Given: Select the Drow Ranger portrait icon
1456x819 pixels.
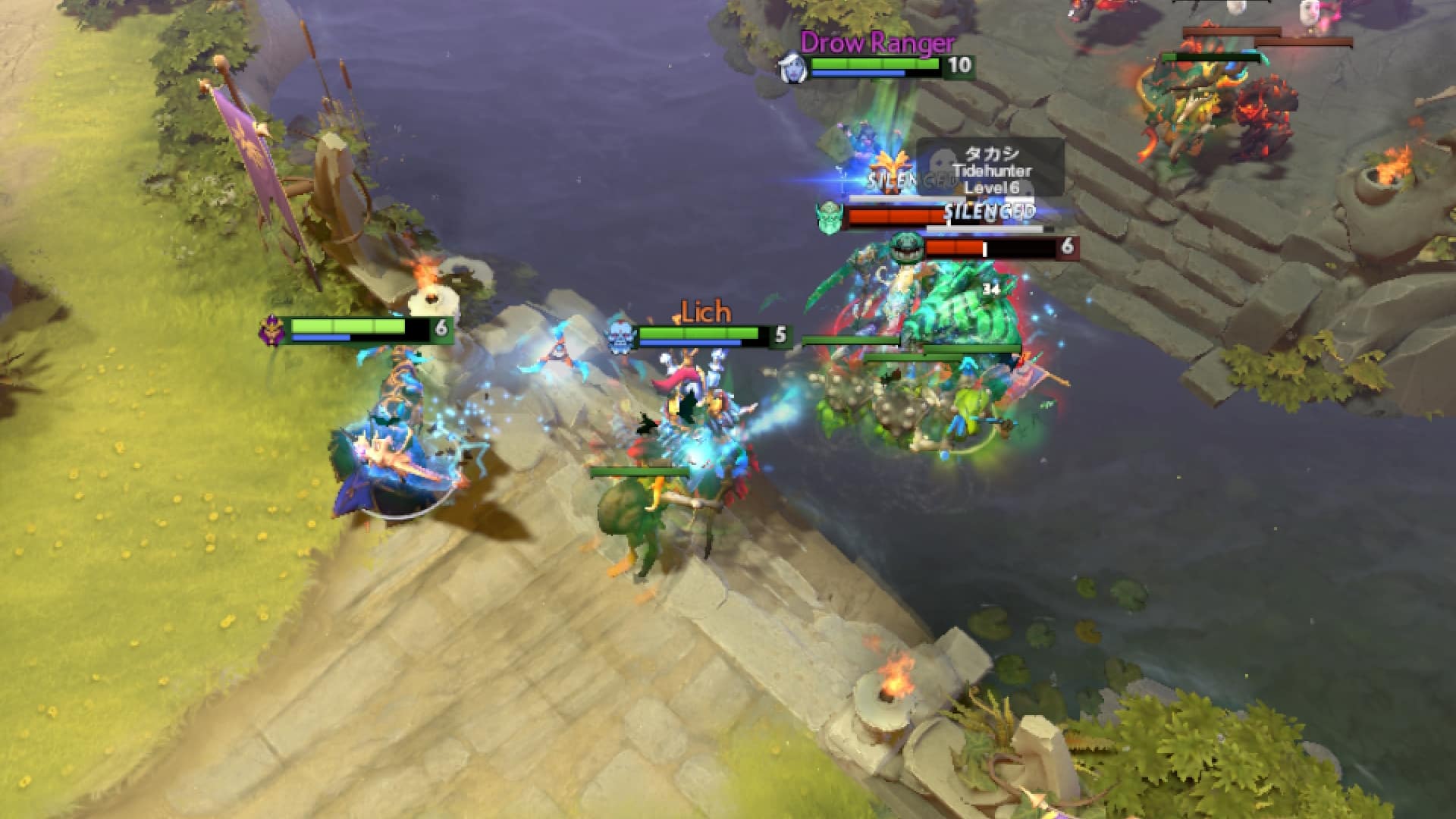Looking at the screenshot, I should coord(795,67).
